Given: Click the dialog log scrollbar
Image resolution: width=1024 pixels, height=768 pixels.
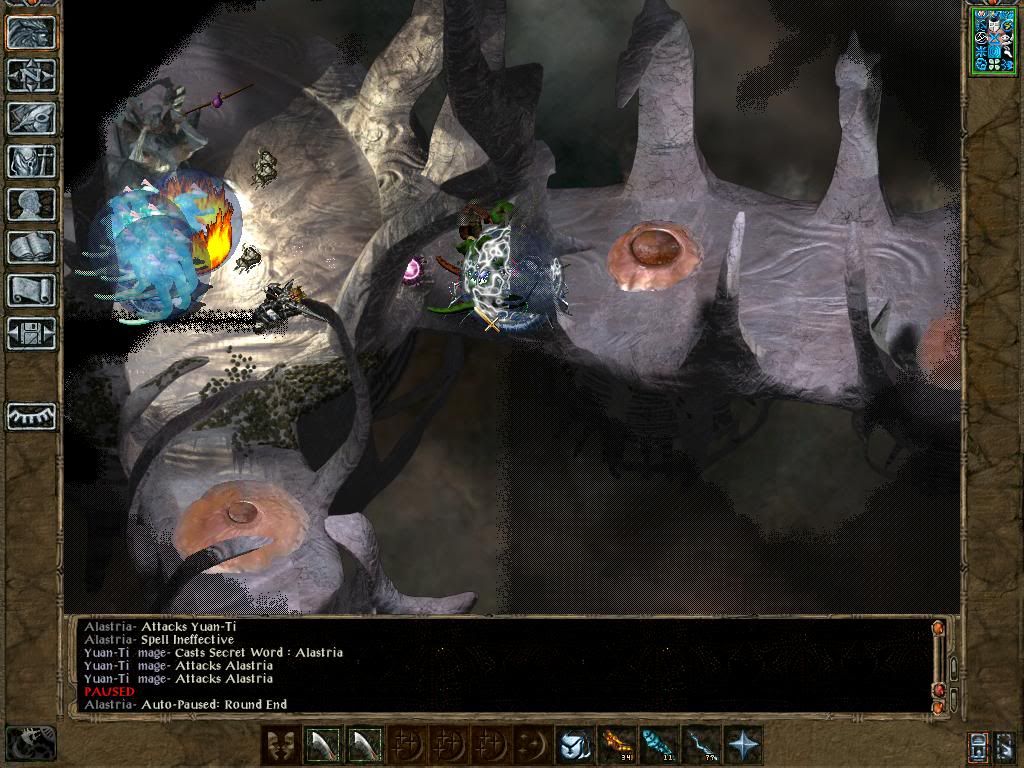Looking at the screenshot, I should point(939,662).
